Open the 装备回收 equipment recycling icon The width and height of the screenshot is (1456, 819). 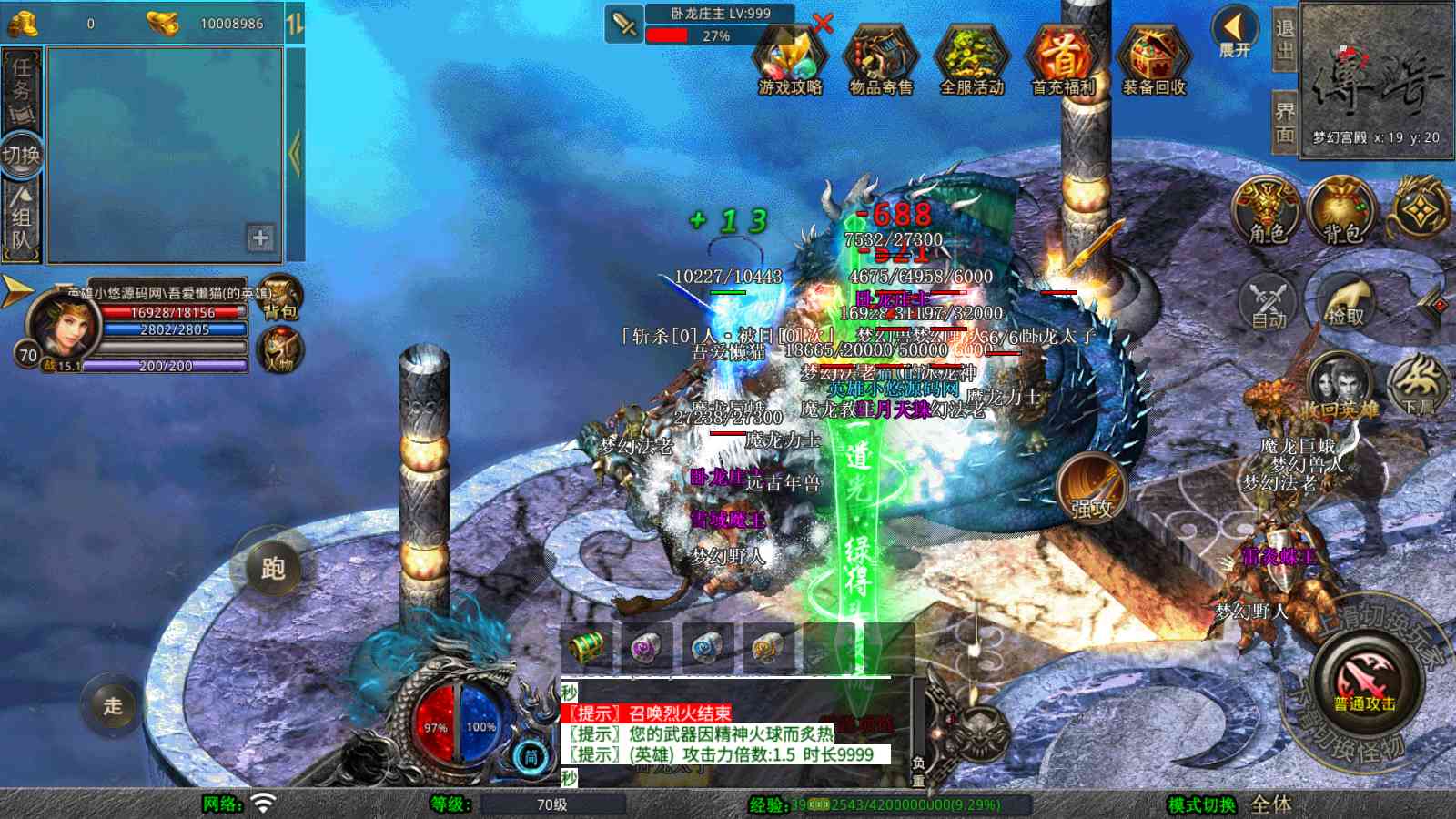pyautogui.click(x=1153, y=60)
